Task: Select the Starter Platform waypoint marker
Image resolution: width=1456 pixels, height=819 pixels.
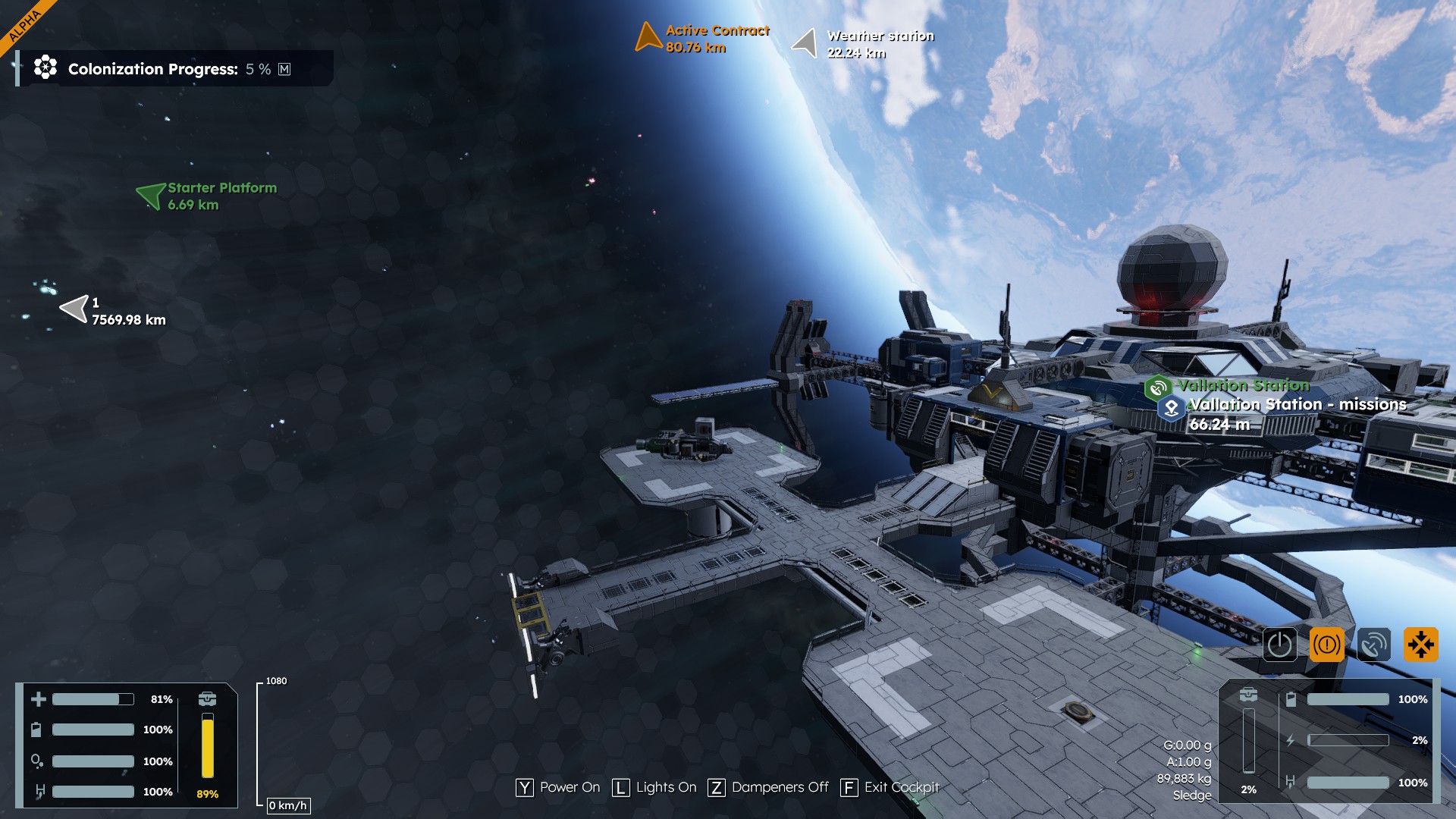Action: pos(151,196)
